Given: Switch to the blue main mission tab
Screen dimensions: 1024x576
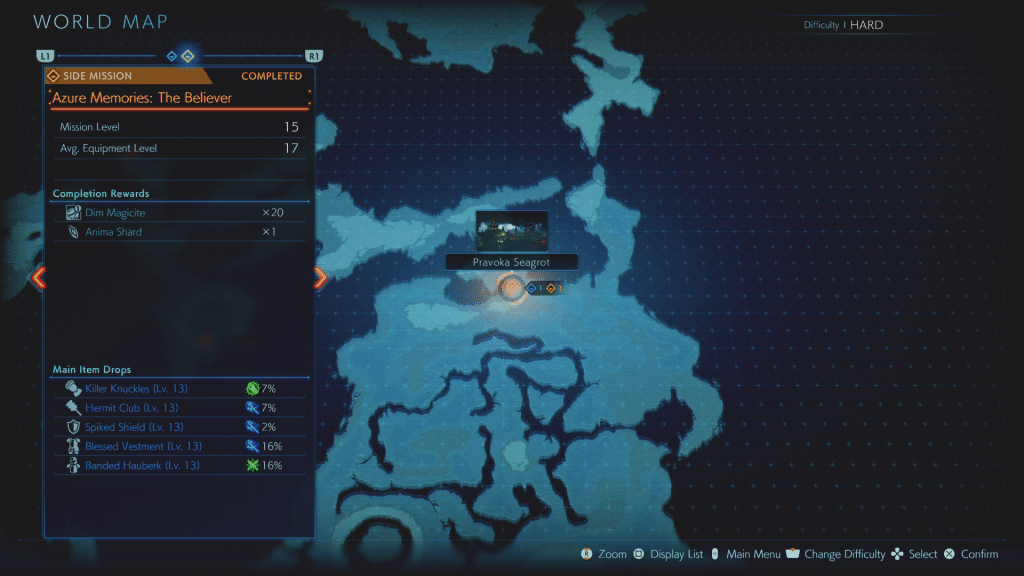Looking at the screenshot, I should click(x=171, y=56).
